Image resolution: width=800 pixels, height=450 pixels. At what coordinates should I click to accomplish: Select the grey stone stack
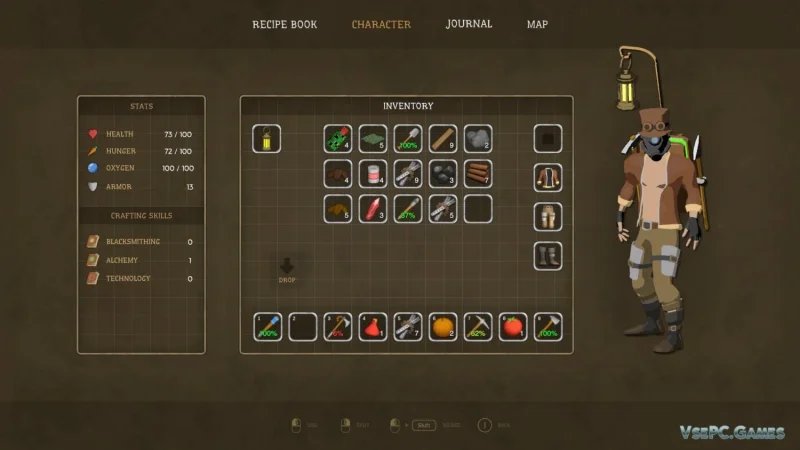pyautogui.click(x=478, y=138)
